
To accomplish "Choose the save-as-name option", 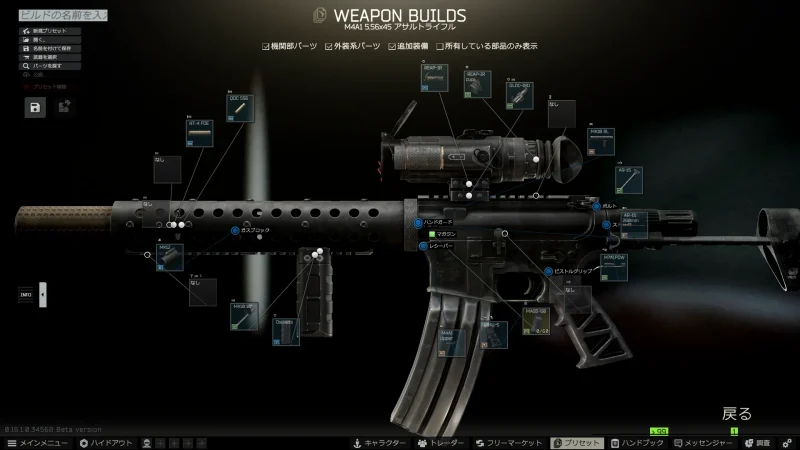I will (52, 48).
